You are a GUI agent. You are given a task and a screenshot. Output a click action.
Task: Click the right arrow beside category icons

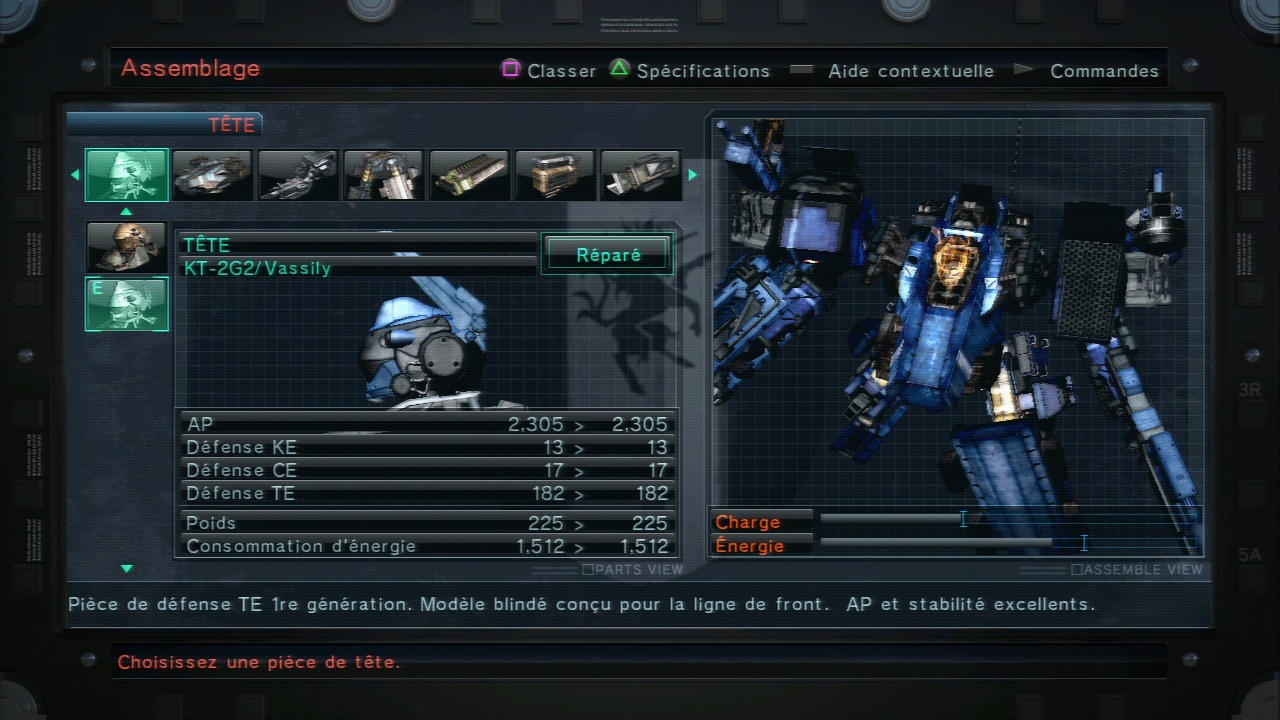point(692,175)
